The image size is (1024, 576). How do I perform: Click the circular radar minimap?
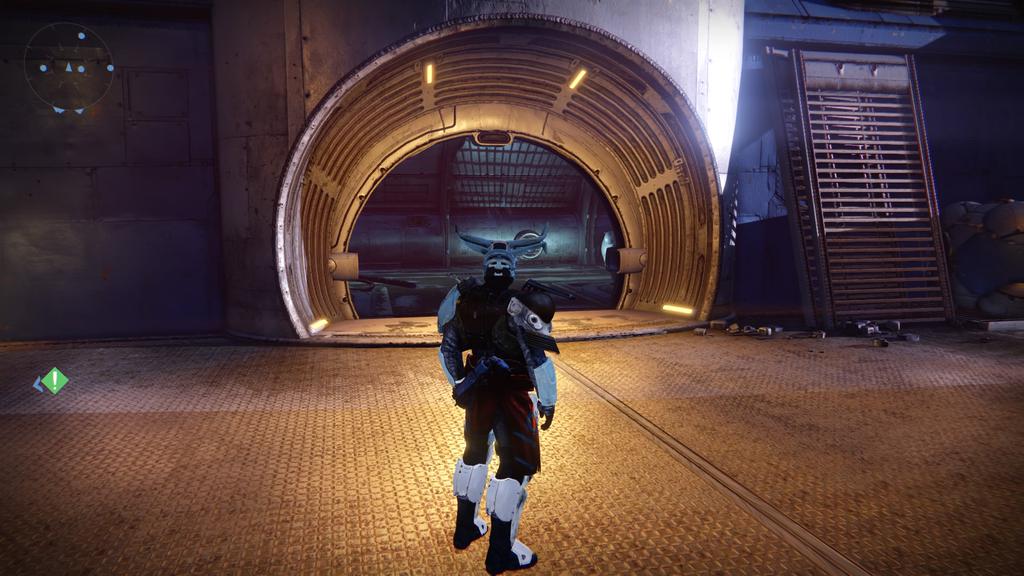coord(69,67)
